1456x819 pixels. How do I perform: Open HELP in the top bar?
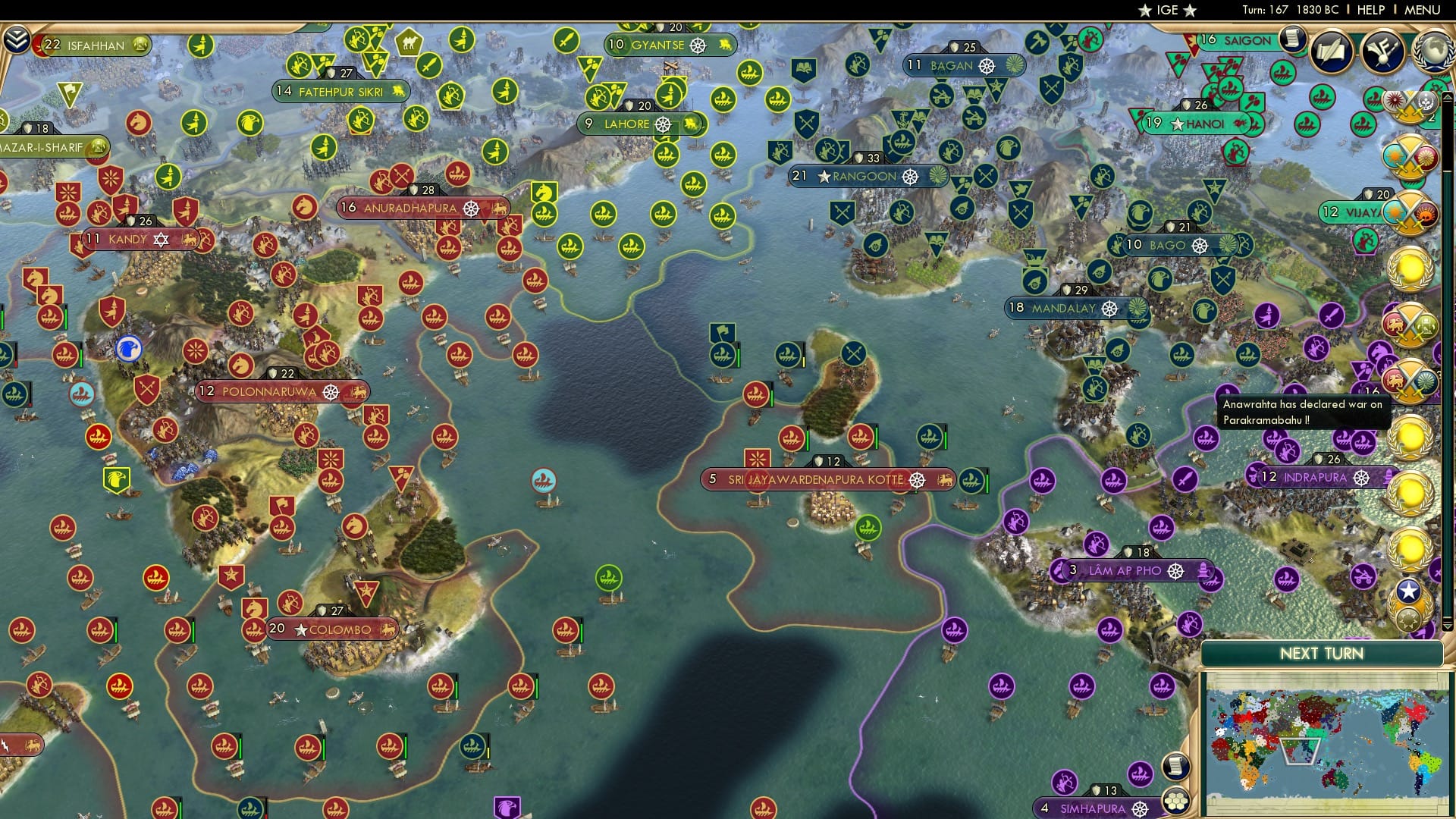pyautogui.click(x=1370, y=10)
